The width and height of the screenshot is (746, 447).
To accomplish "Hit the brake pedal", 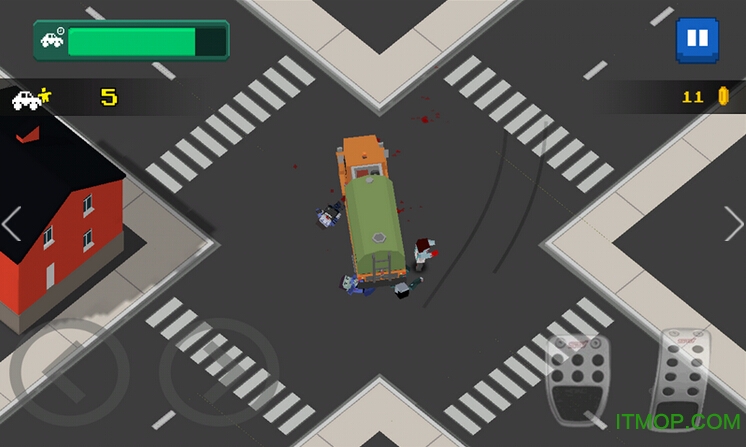I will click(575, 377).
